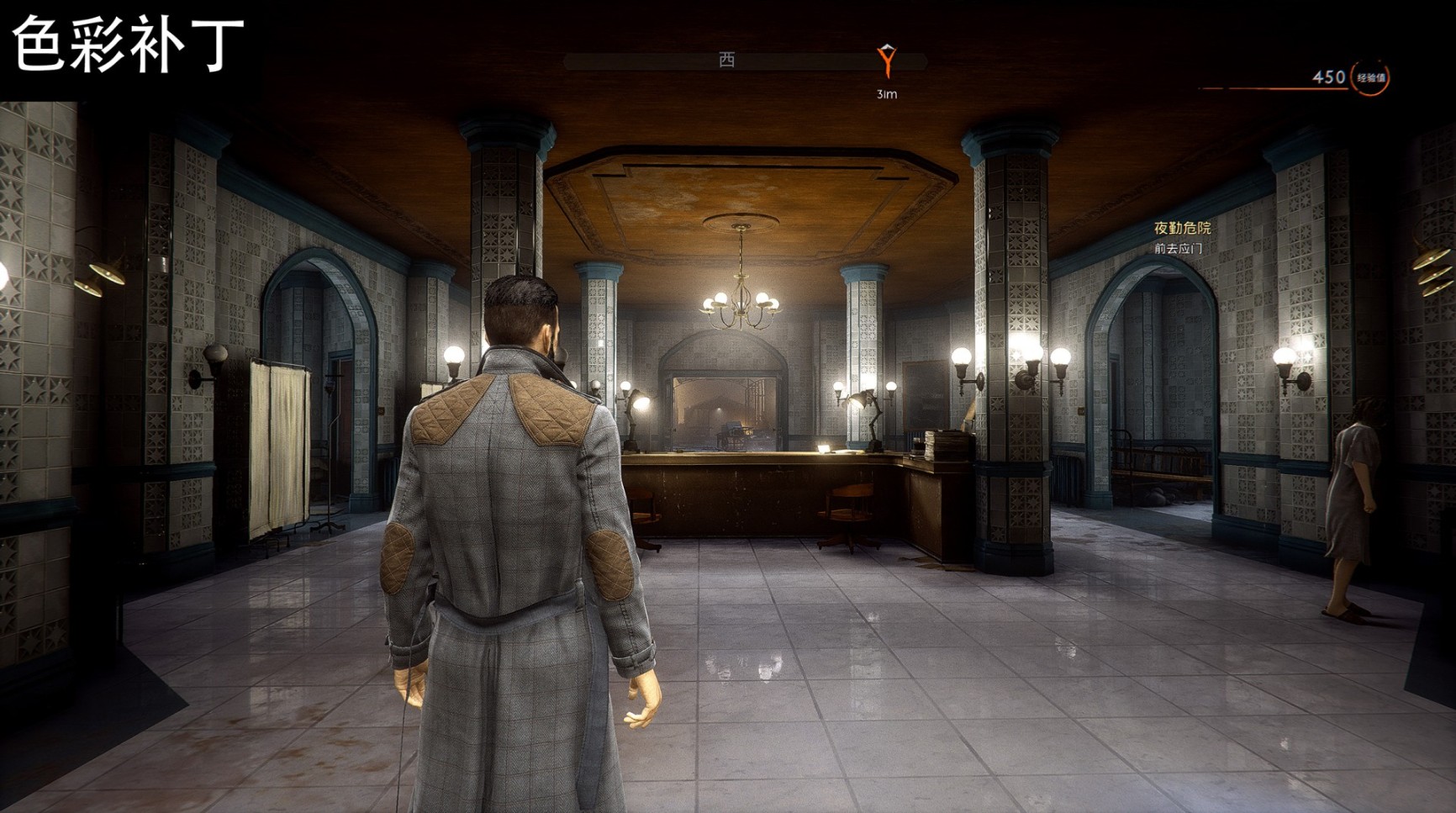The height and width of the screenshot is (813, 1456).
Task: Select the 经验值 experience circle icon
Action: tap(1370, 78)
